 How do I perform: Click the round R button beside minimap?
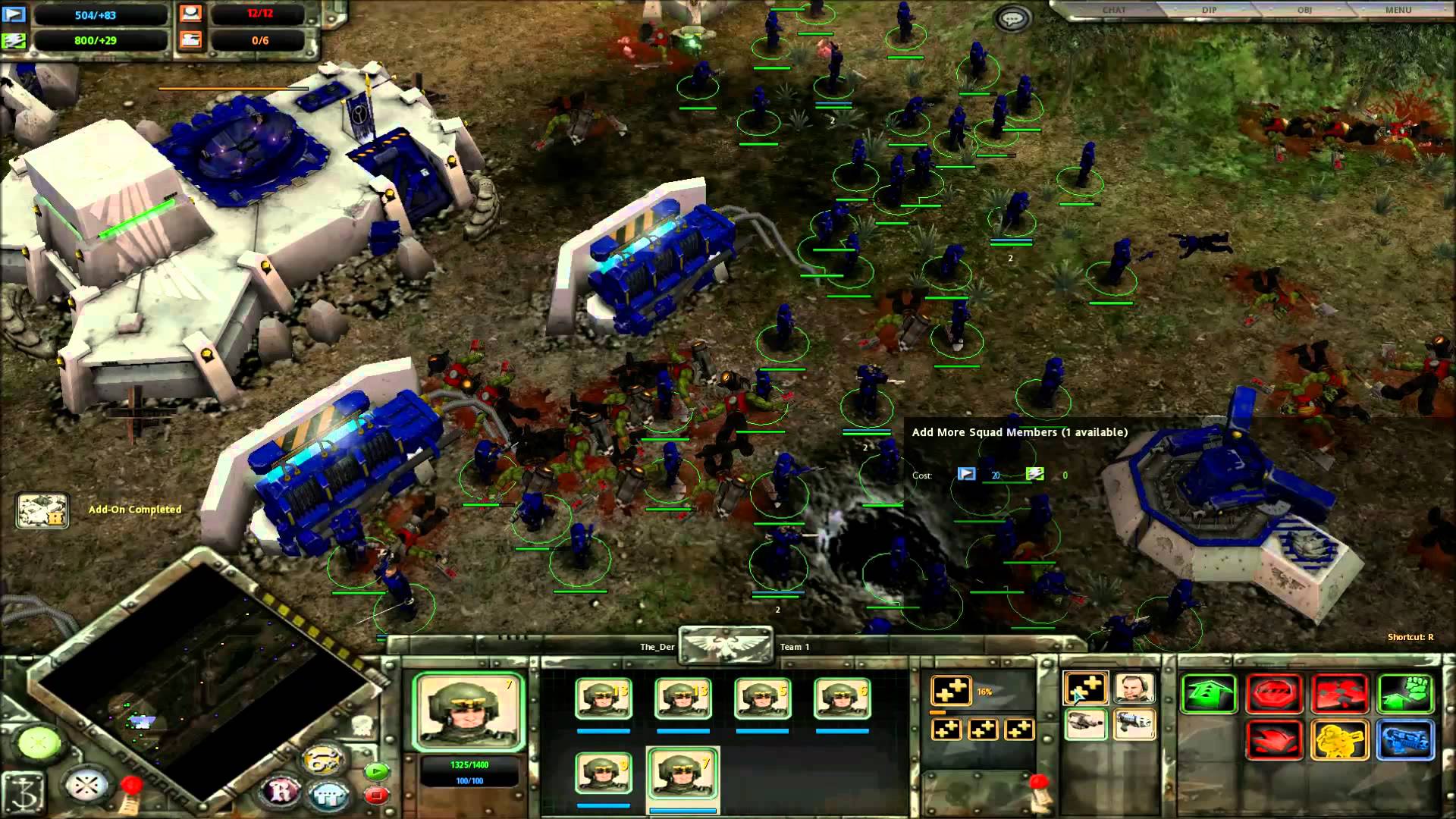(281, 792)
